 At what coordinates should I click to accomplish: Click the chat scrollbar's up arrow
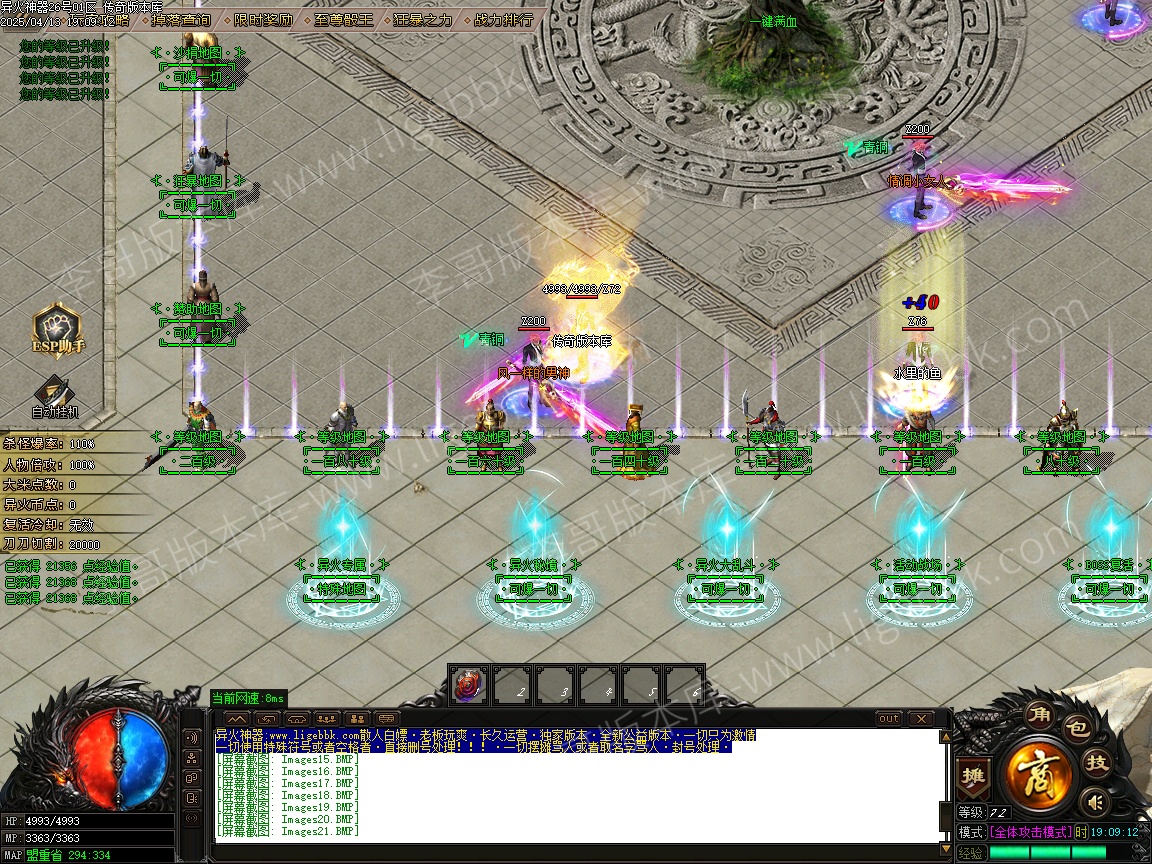(944, 738)
